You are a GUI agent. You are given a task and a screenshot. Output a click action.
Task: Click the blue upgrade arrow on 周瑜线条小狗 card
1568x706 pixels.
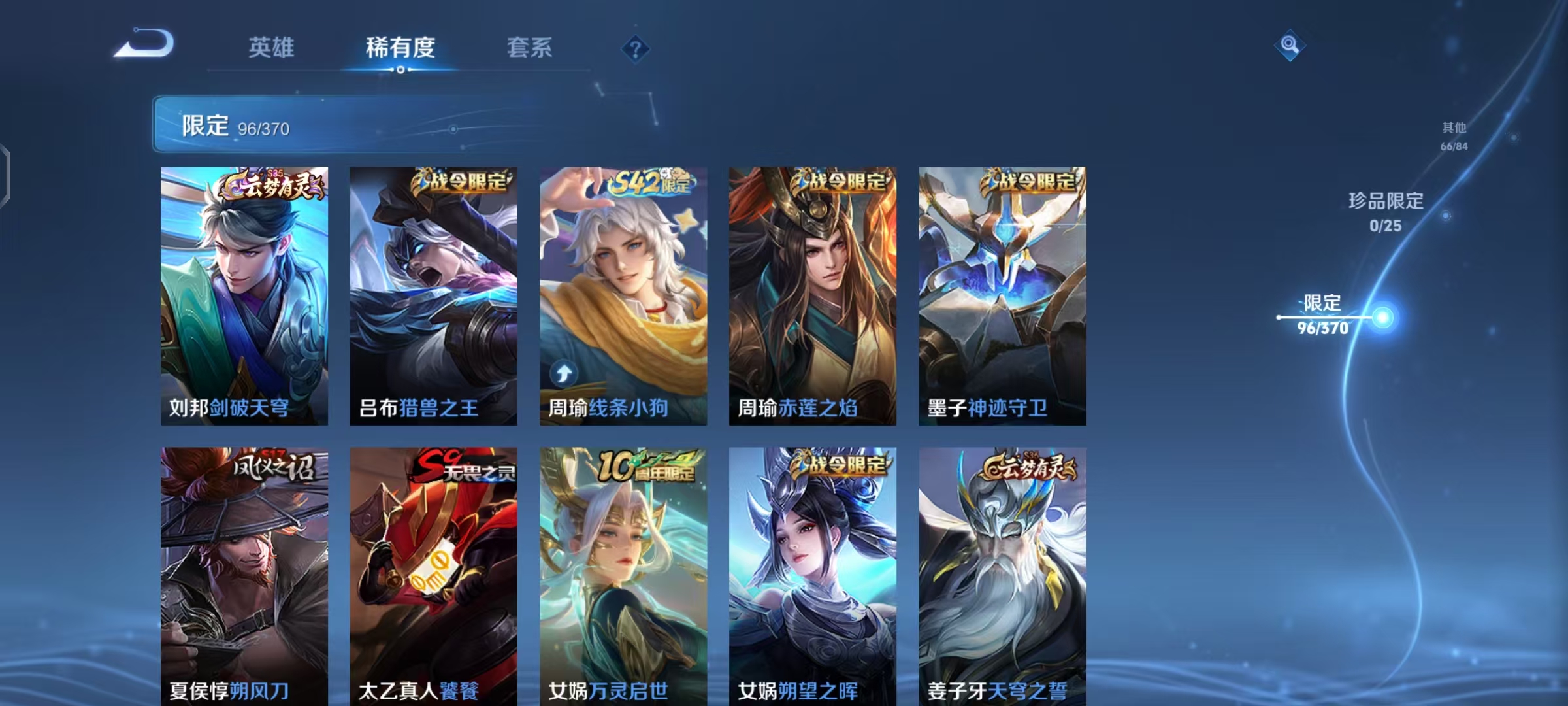point(562,374)
